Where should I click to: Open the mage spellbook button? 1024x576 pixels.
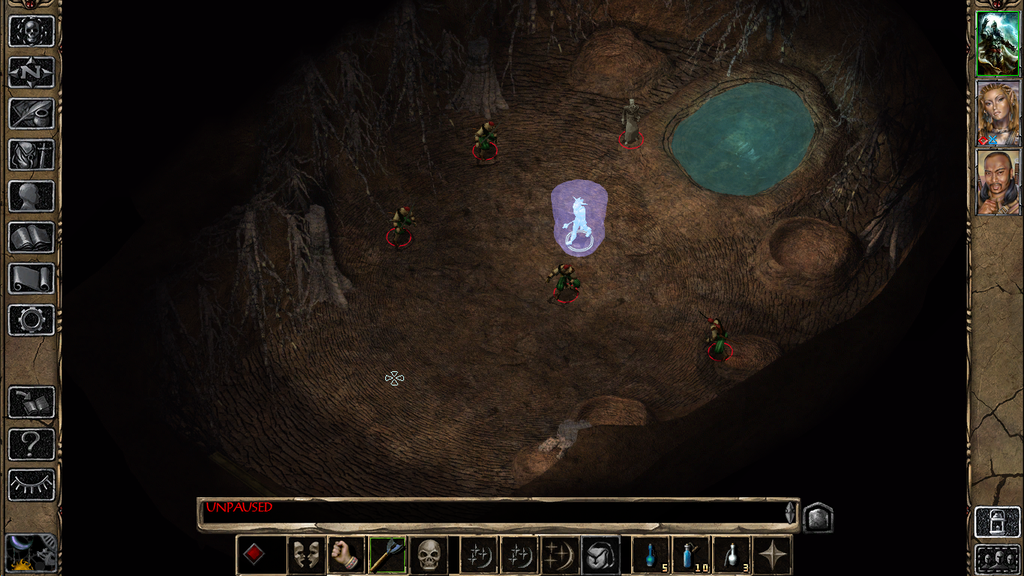pos(31,237)
